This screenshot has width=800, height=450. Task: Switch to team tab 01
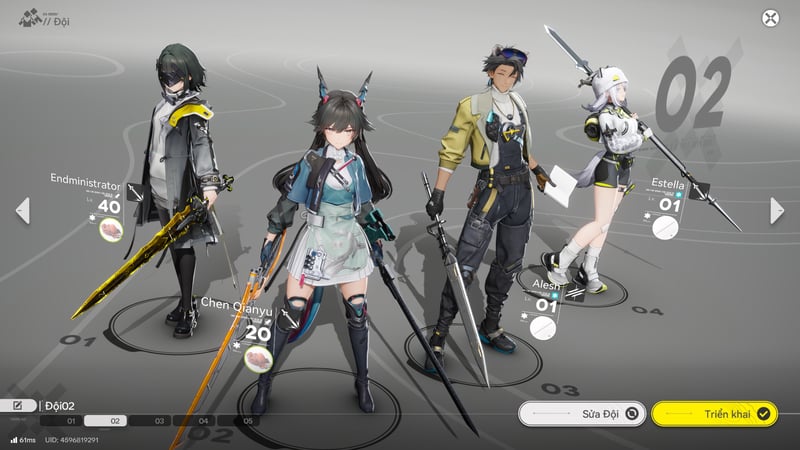point(71,421)
